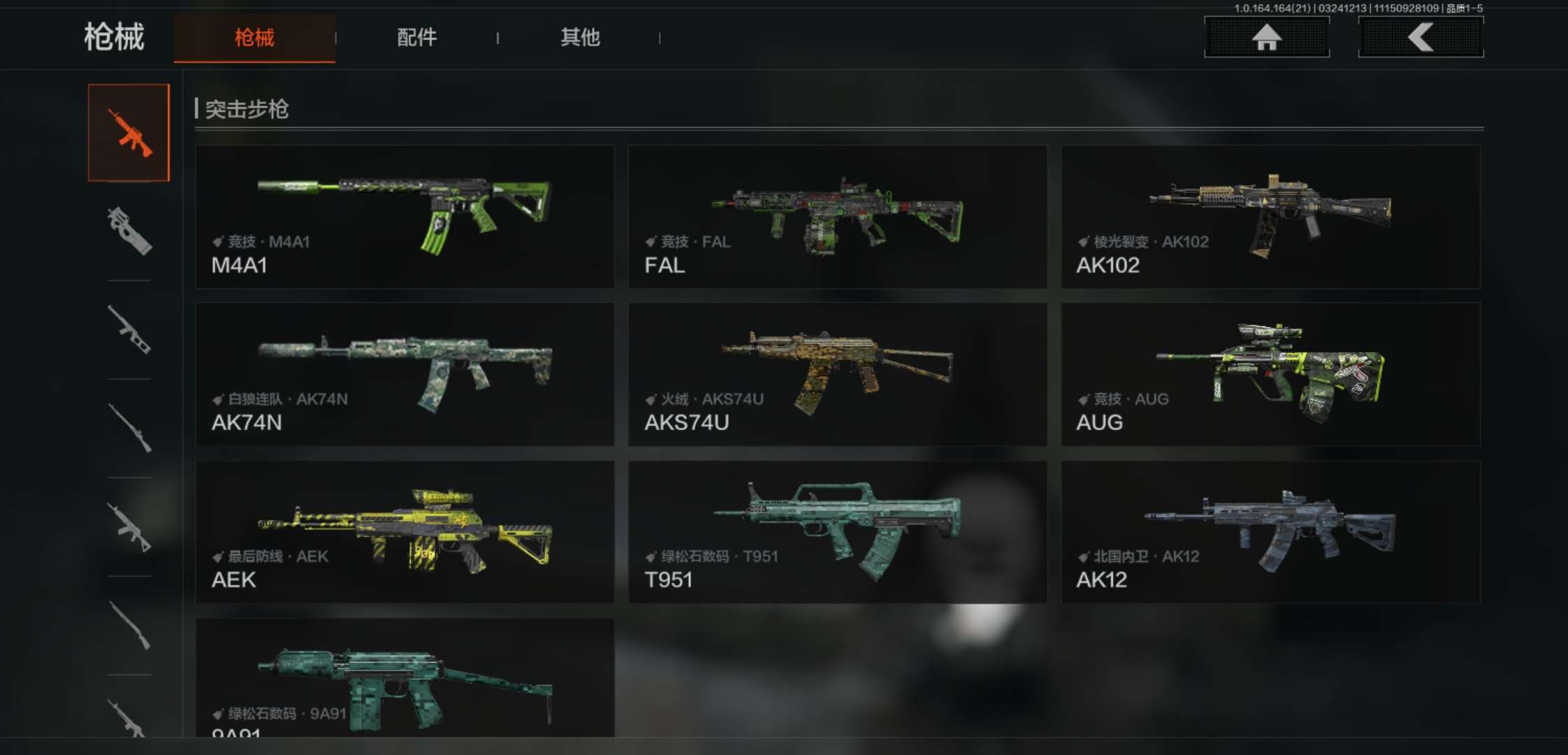Screen dimensions: 1568x755
Task: Choose the 9A91 weapon card
Action: tap(405, 678)
